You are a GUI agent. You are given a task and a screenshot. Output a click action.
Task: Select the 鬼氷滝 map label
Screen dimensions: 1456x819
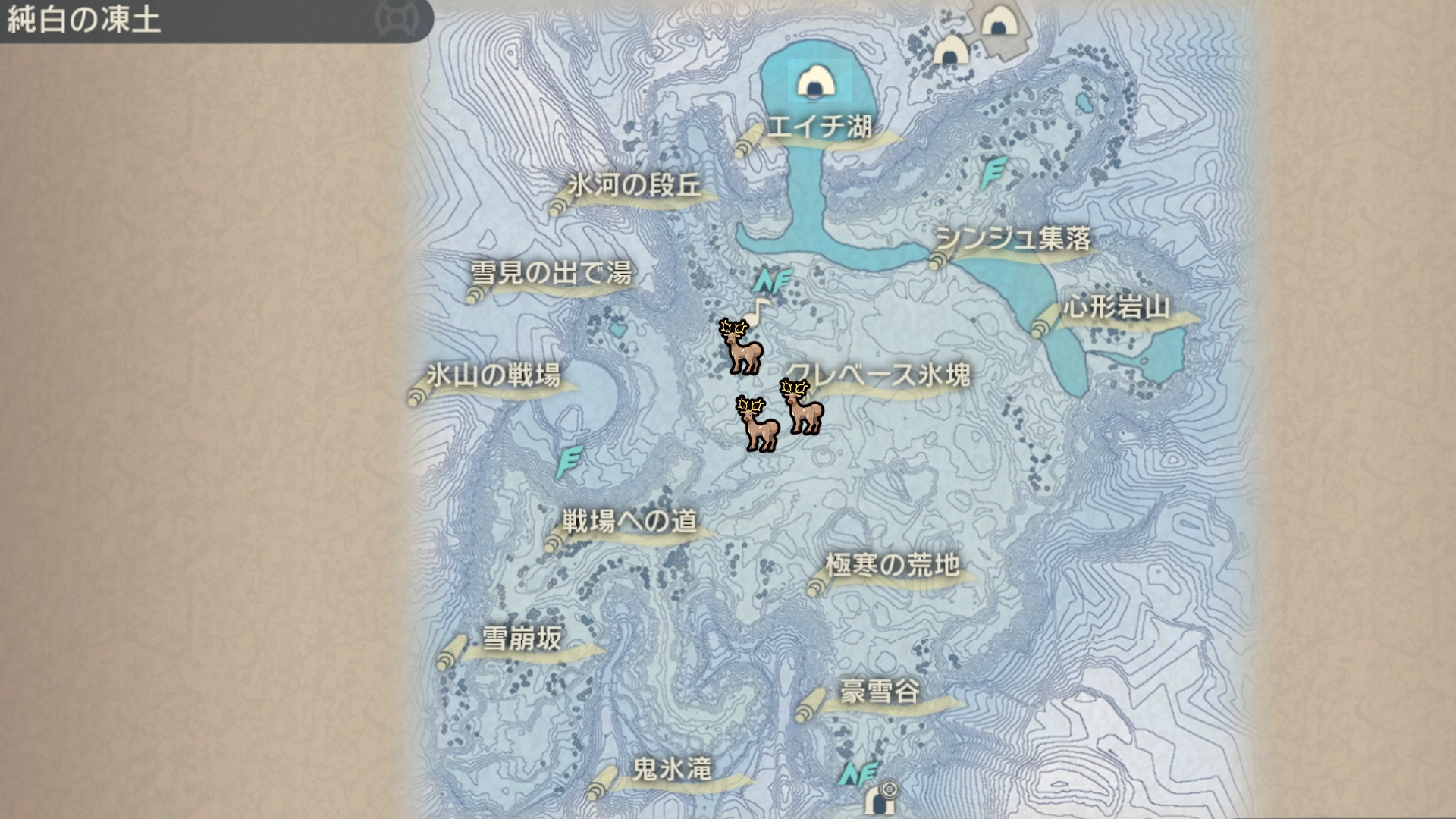pos(672,770)
